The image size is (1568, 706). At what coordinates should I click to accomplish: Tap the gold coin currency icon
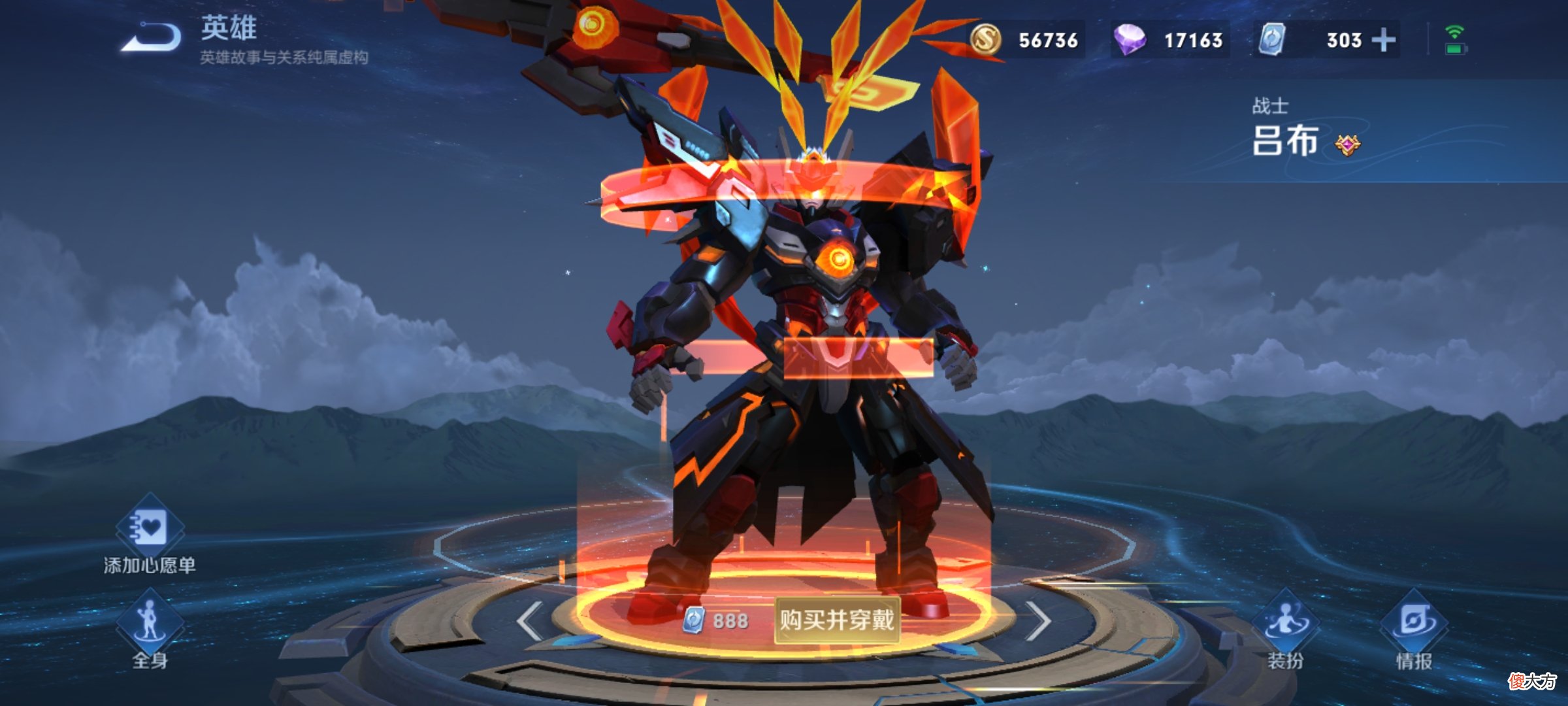pyautogui.click(x=986, y=40)
